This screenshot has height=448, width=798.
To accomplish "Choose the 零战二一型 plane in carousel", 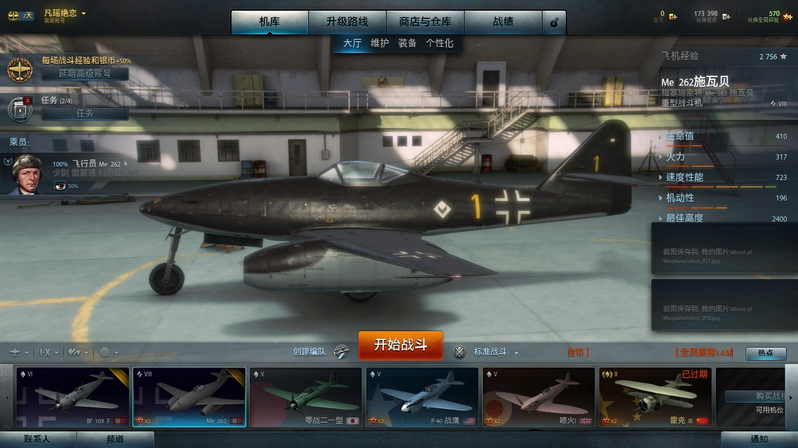I will pos(305,397).
